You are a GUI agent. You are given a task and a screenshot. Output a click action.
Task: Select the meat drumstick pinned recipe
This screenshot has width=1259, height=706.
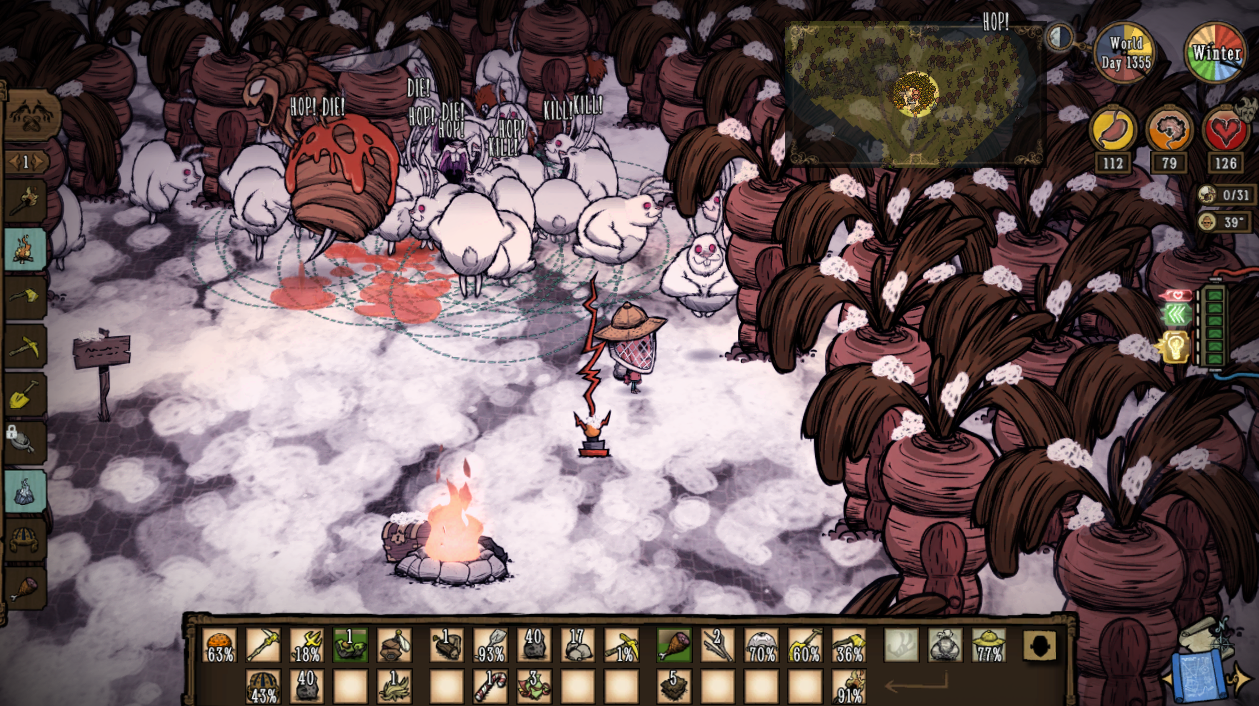tap(26, 589)
